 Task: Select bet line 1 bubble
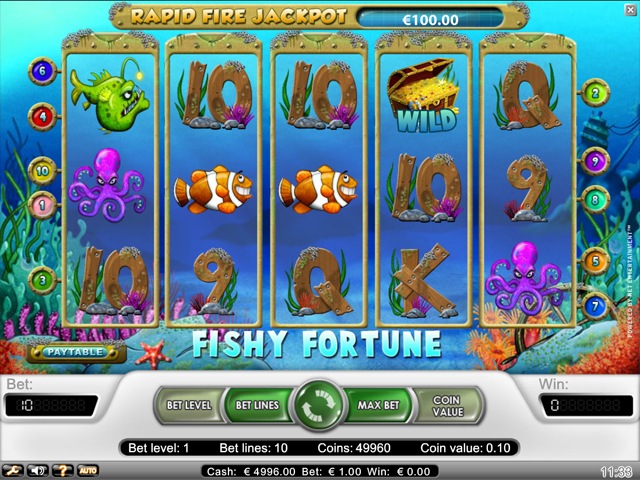(x=42, y=206)
